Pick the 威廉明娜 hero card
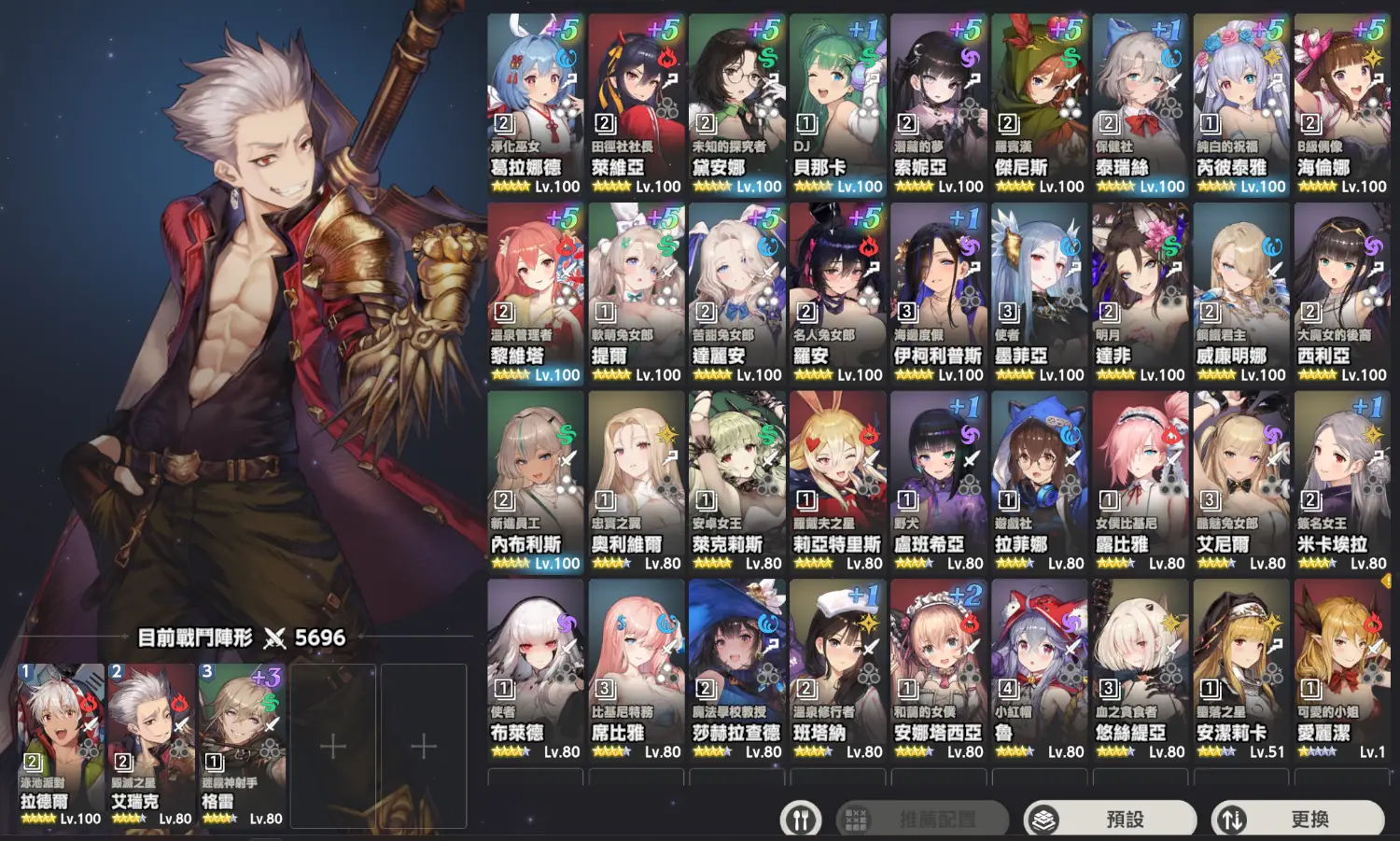 click(1240, 292)
